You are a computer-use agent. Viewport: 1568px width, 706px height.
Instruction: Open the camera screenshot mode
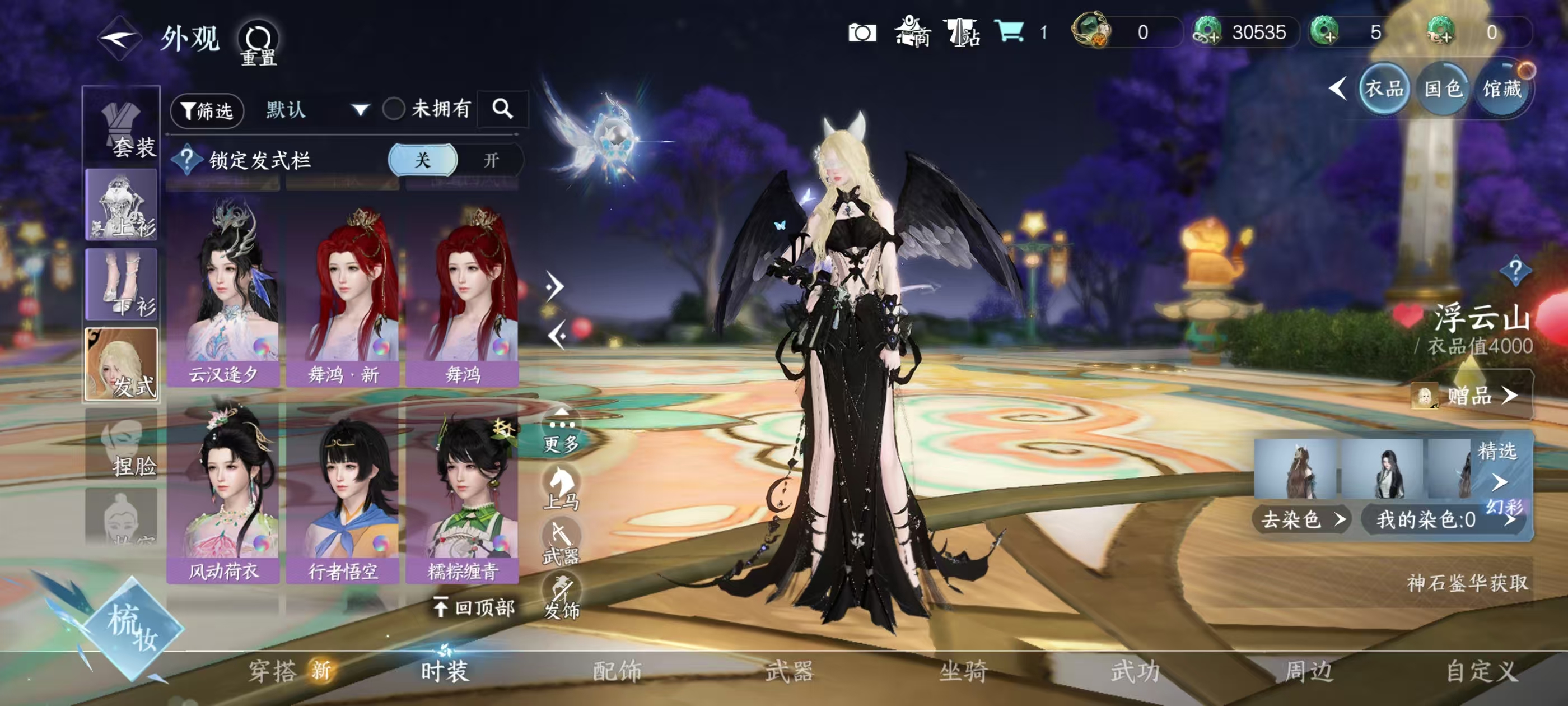pos(862,32)
